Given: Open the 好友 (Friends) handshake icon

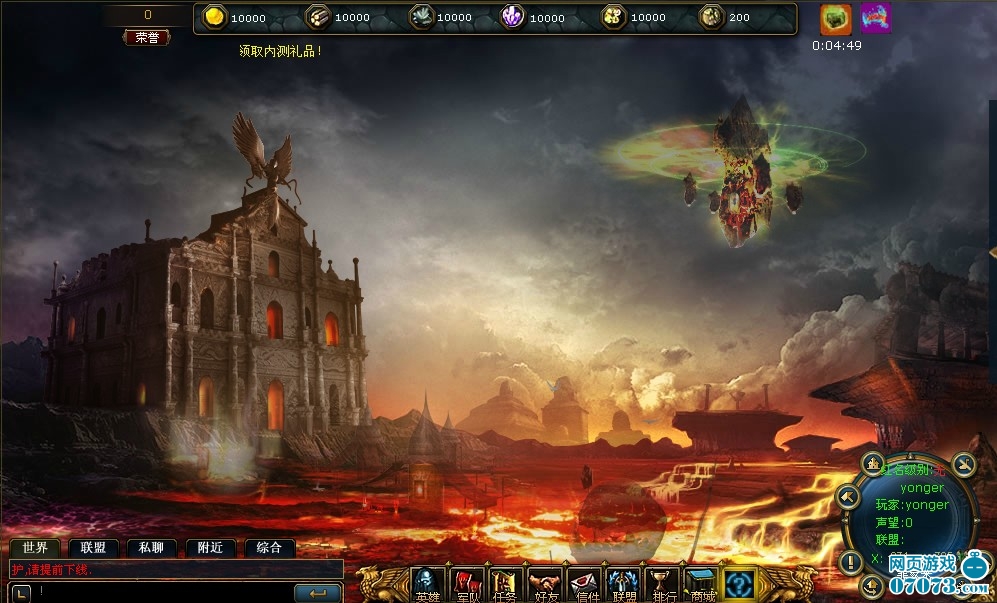Looking at the screenshot, I should click(545, 584).
